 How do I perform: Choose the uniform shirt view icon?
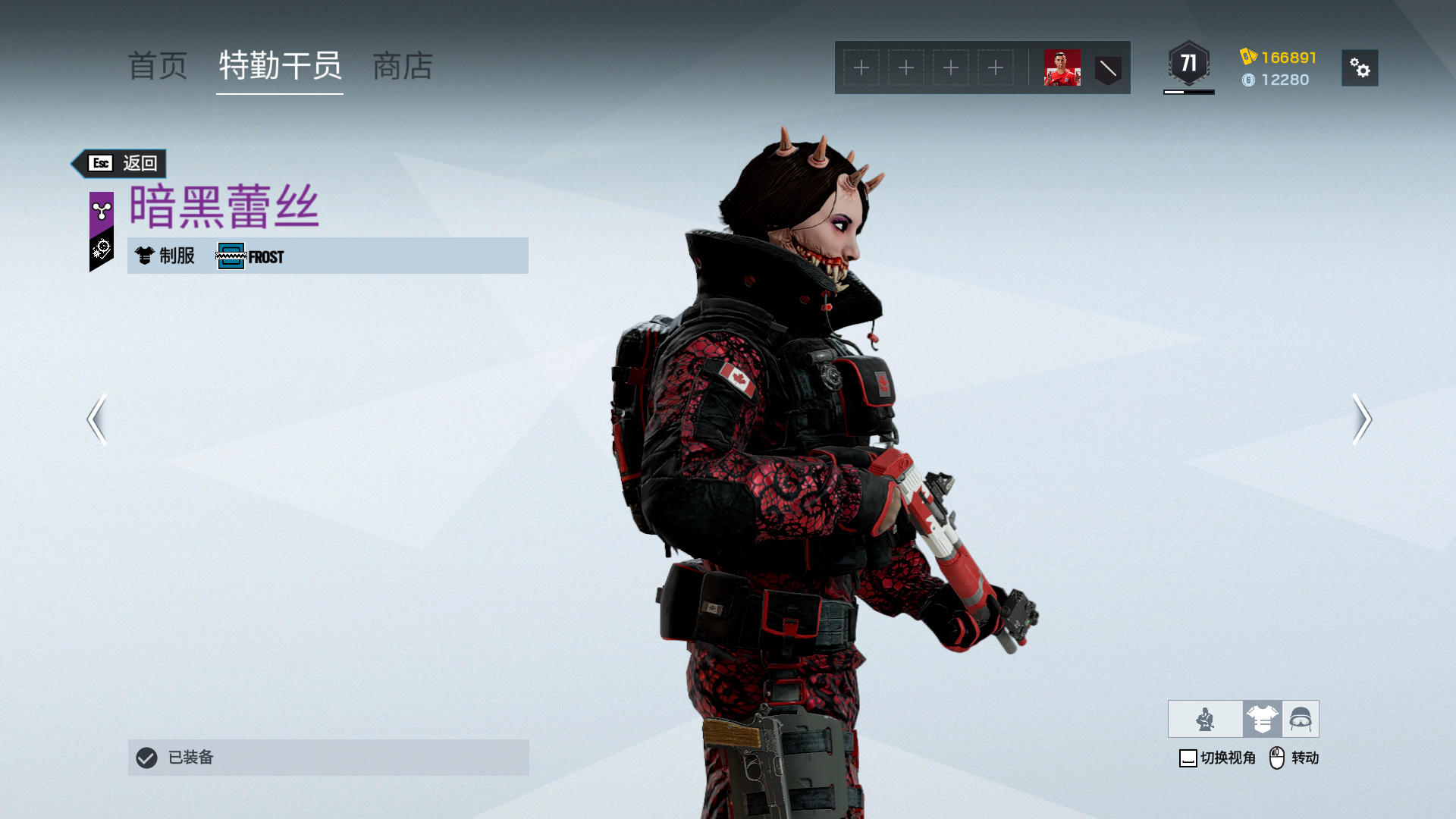coord(1262,719)
